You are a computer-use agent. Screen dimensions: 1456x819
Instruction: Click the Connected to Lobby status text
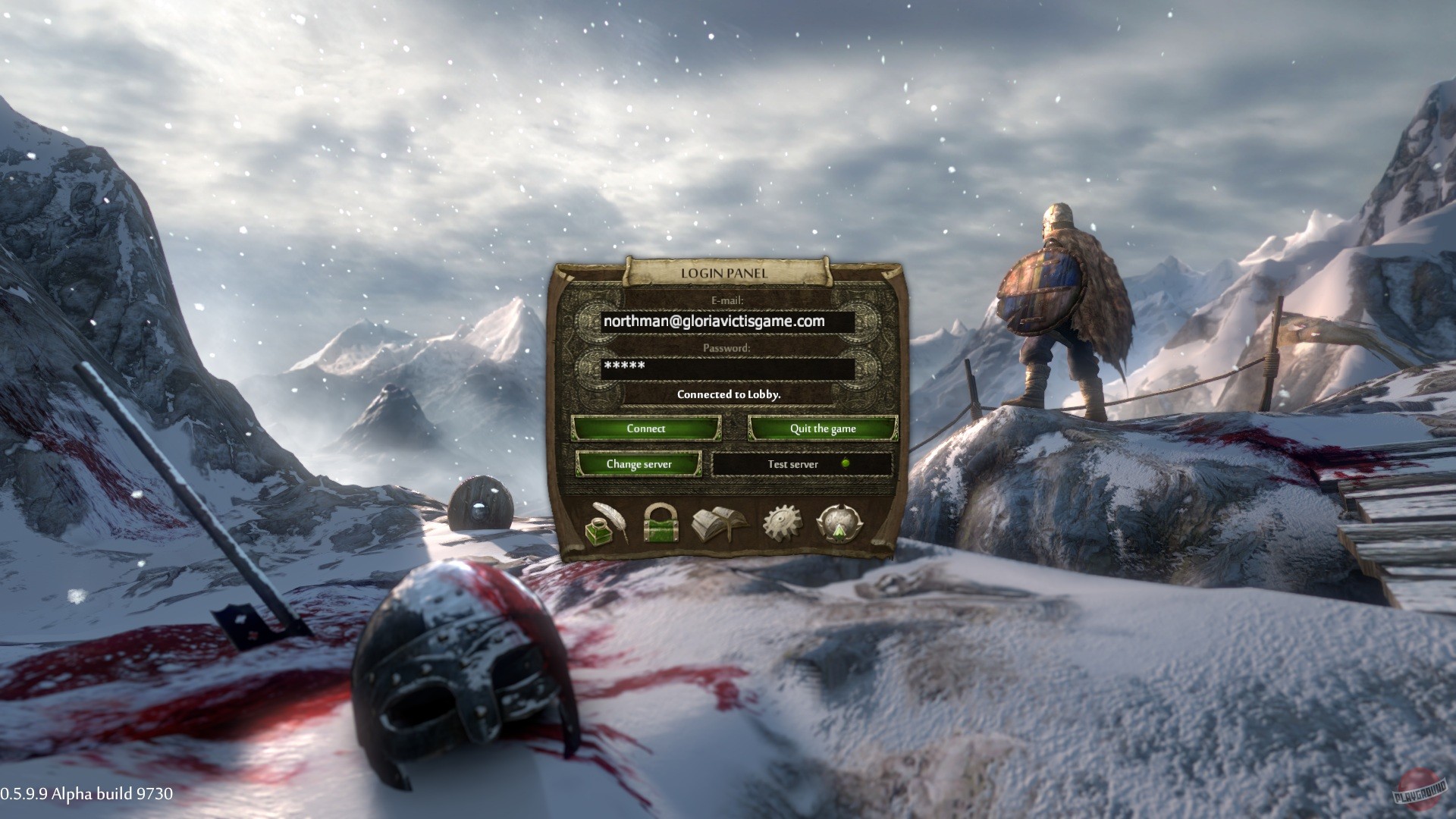click(728, 395)
